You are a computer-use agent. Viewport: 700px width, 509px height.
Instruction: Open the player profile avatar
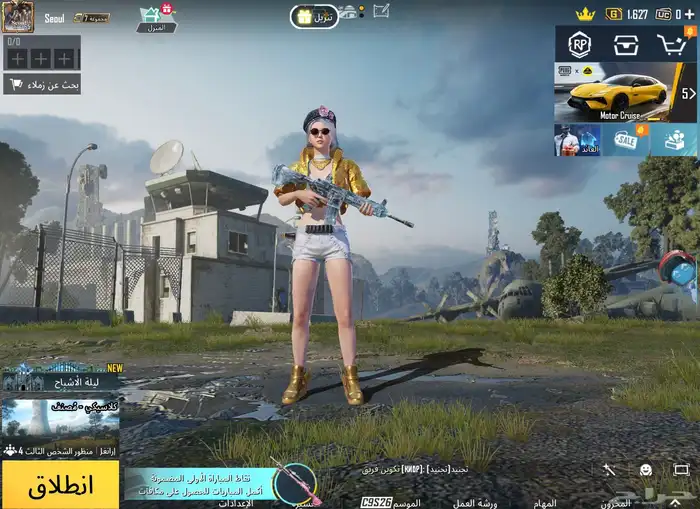pos(18,16)
